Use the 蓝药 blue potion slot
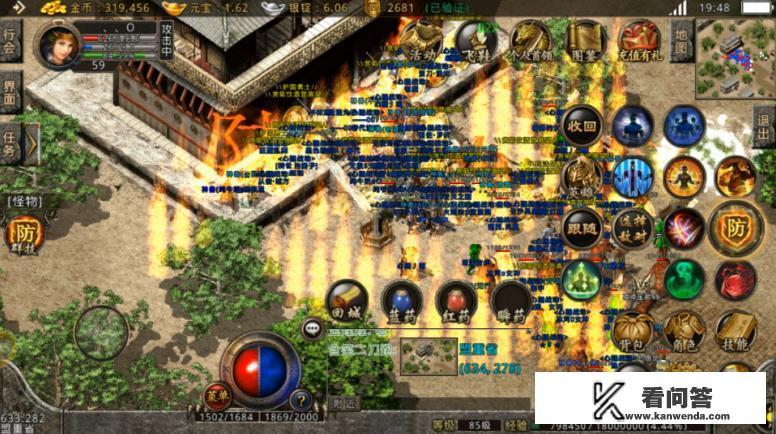This screenshot has height=434, width=776. click(x=402, y=300)
